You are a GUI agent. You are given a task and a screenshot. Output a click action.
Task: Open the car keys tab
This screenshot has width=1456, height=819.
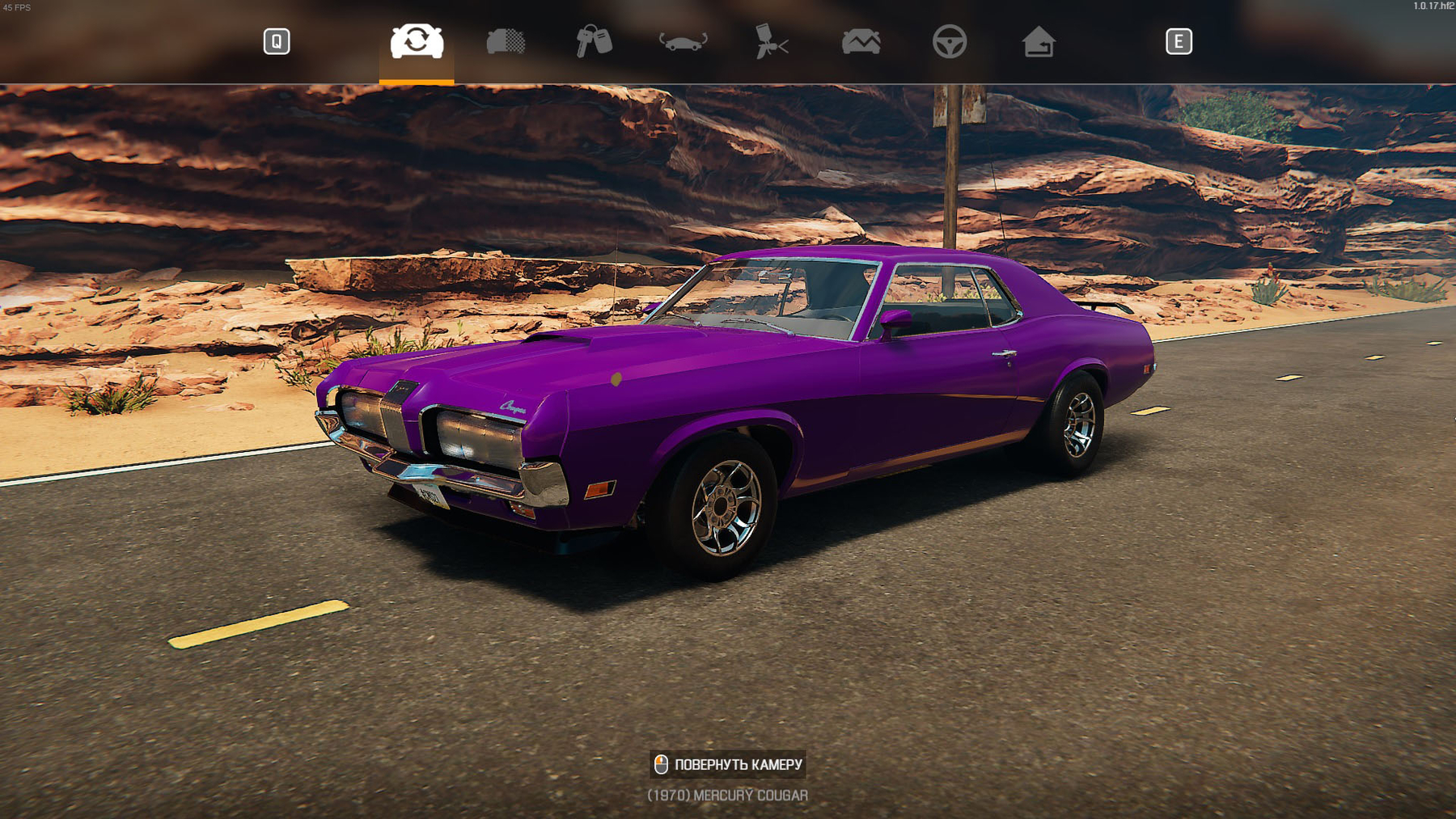coord(594,41)
